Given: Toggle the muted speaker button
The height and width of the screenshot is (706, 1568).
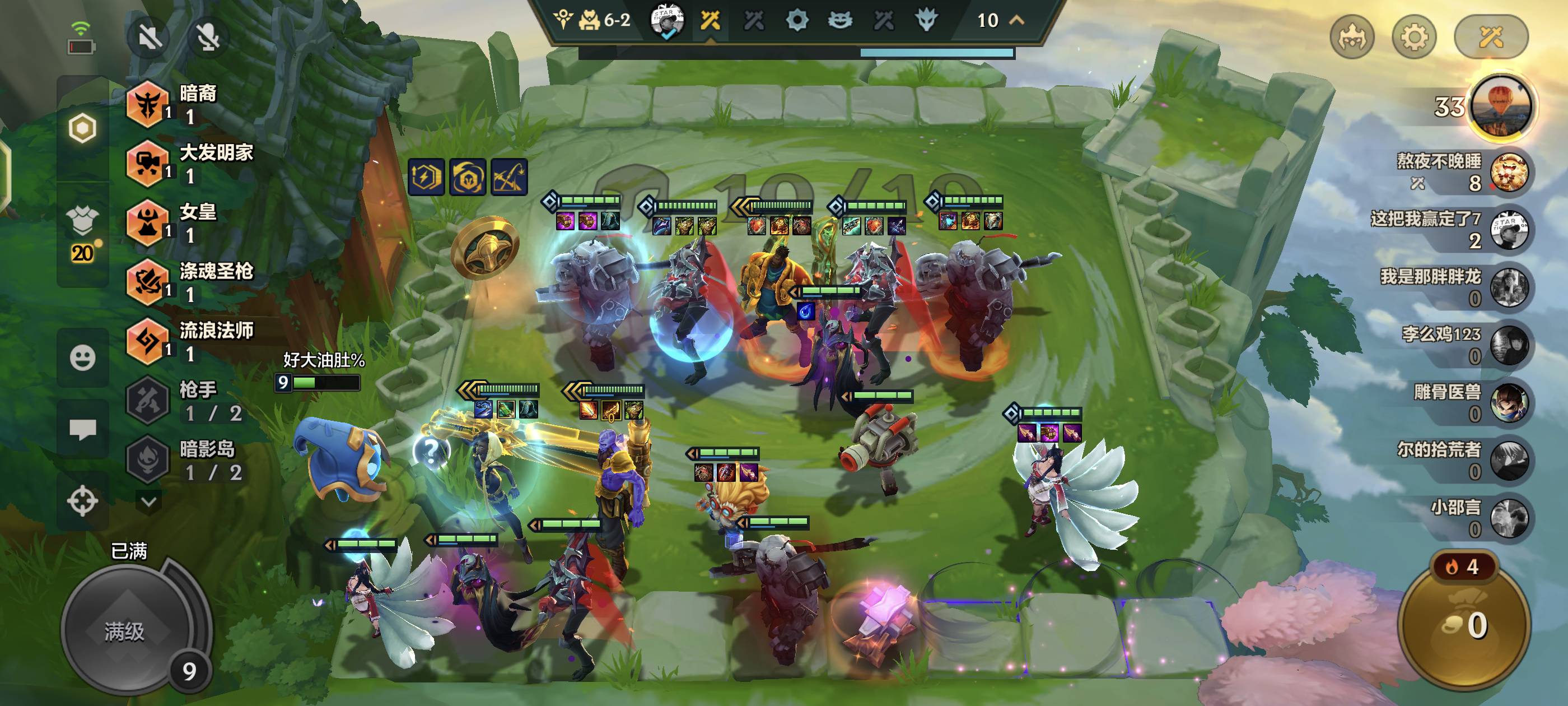Looking at the screenshot, I should [x=149, y=38].
